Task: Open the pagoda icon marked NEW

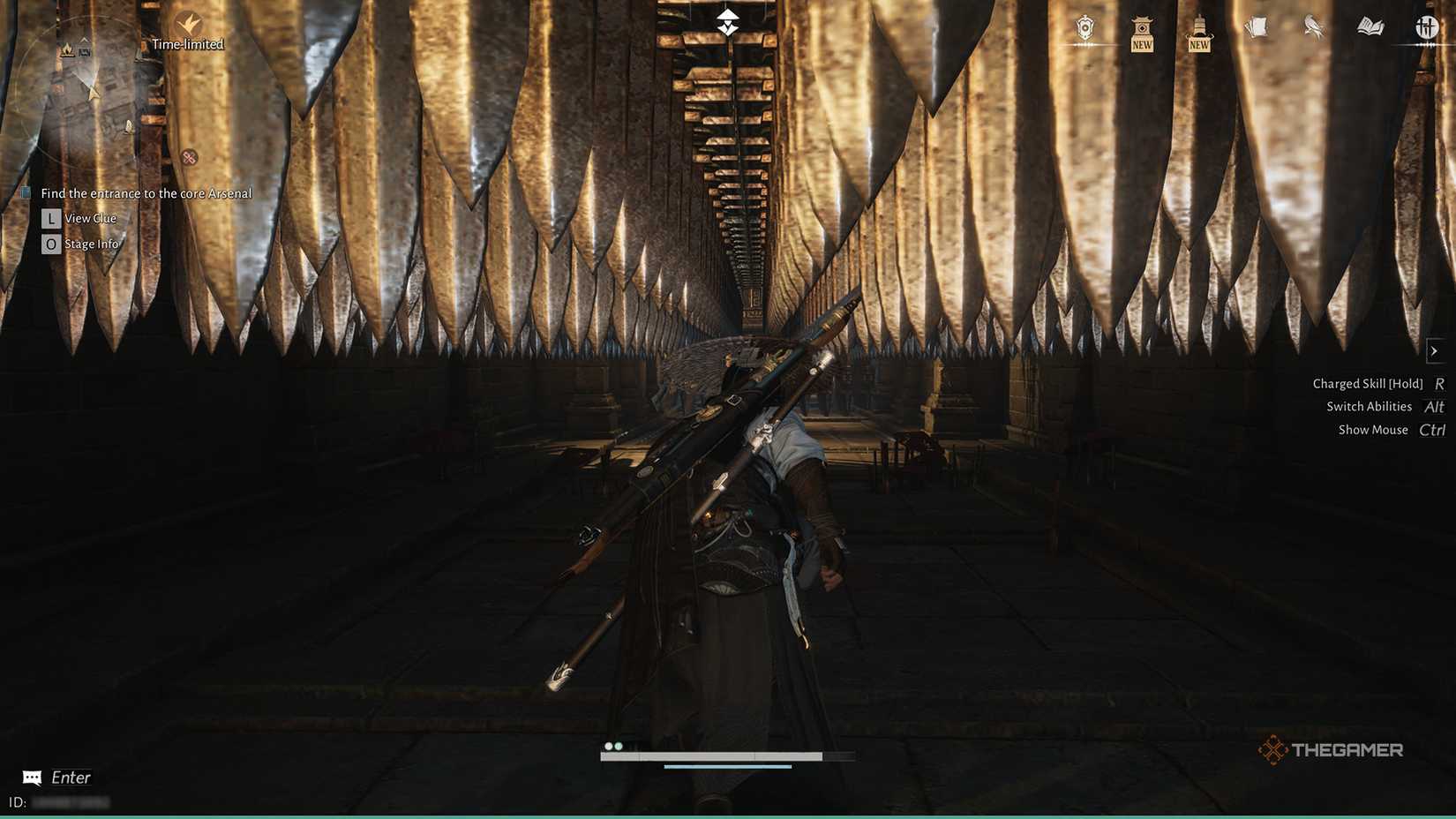Action: click(x=1141, y=28)
